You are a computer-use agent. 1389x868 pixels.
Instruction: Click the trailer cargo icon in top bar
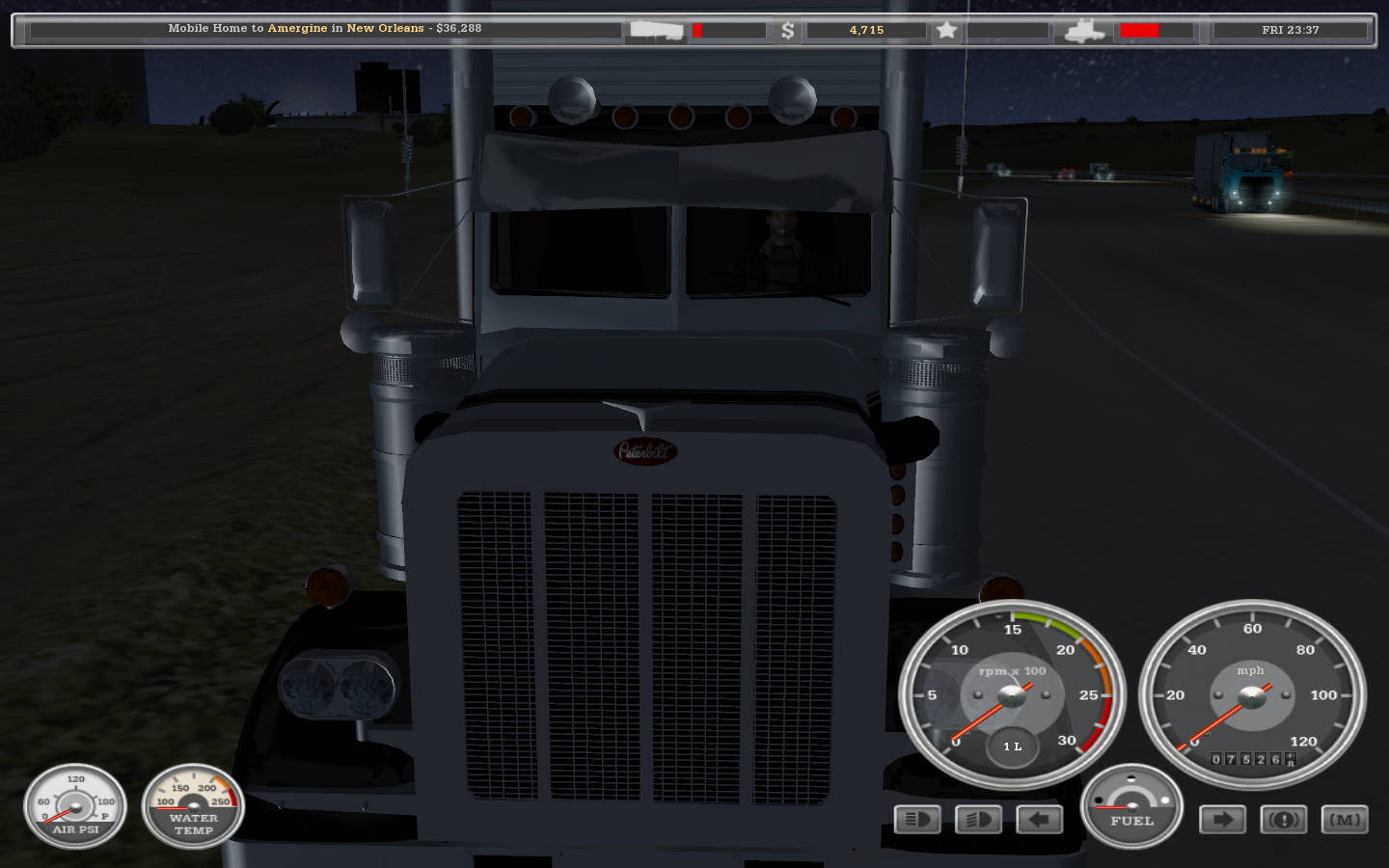[654, 30]
